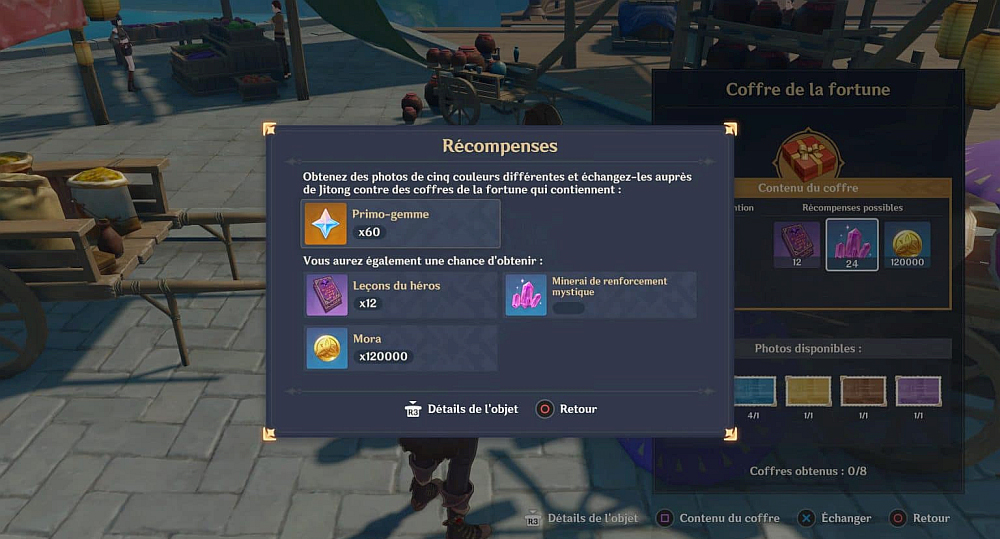Choose the yellow photo under Photos disponibles
The image size is (1000, 539).
point(808,390)
